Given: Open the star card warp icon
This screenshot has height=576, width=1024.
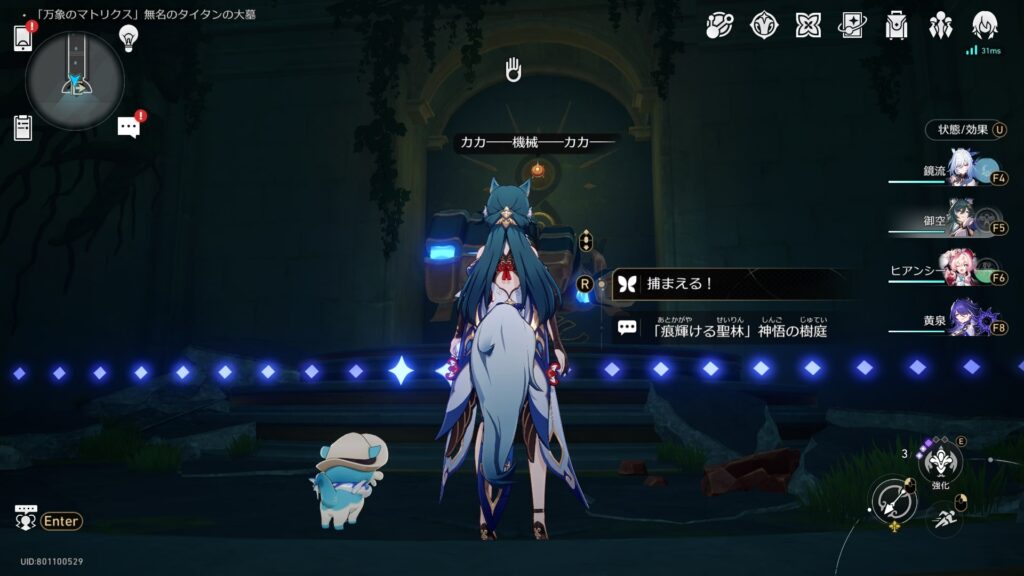Looking at the screenshot, I should [x=853, y=25].
